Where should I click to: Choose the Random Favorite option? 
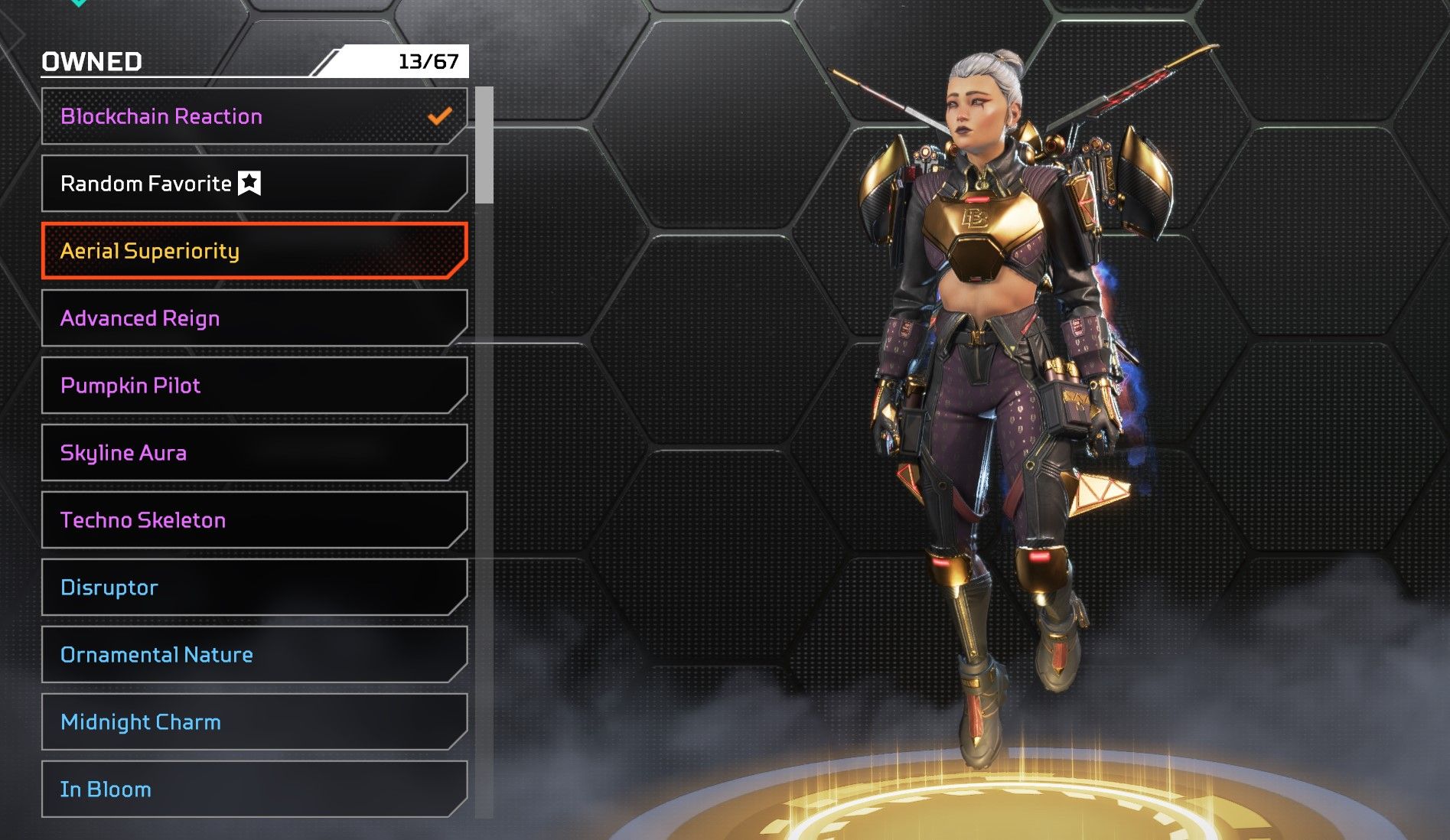253,184
